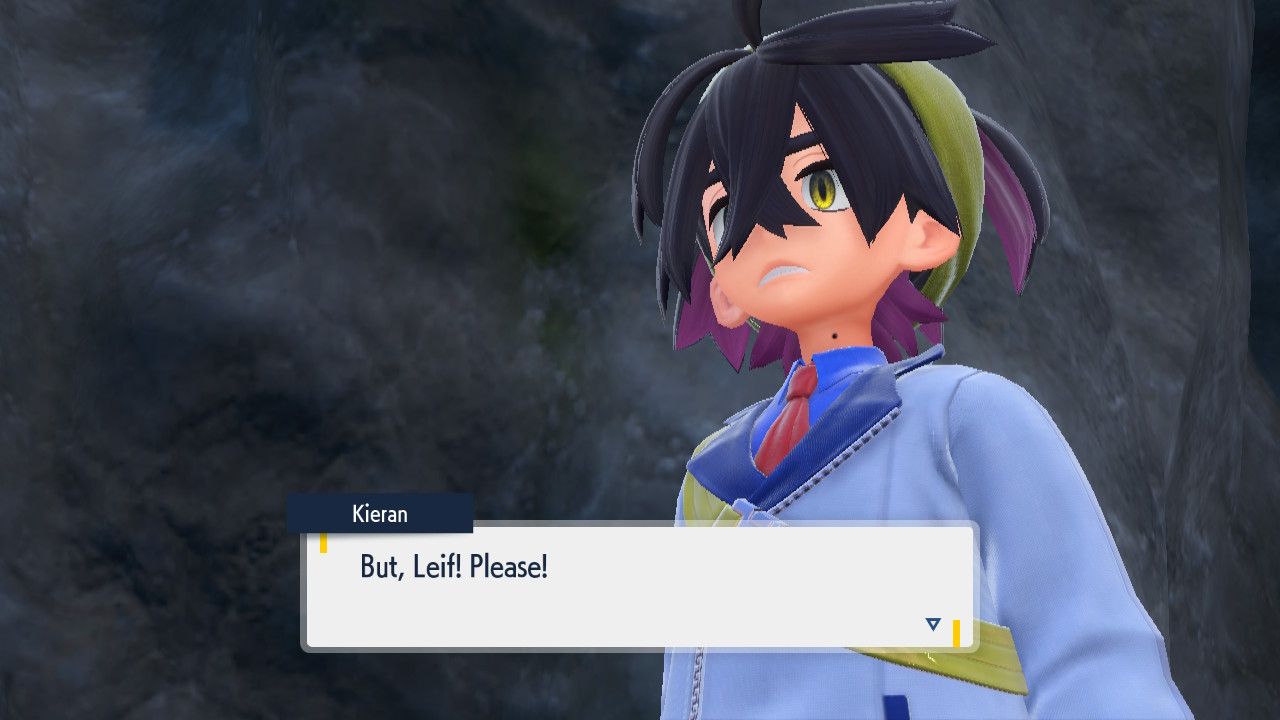Advance dialogue with the down-arrow indicator
This screenshot has height=720, width=1280.
(933, 624)
